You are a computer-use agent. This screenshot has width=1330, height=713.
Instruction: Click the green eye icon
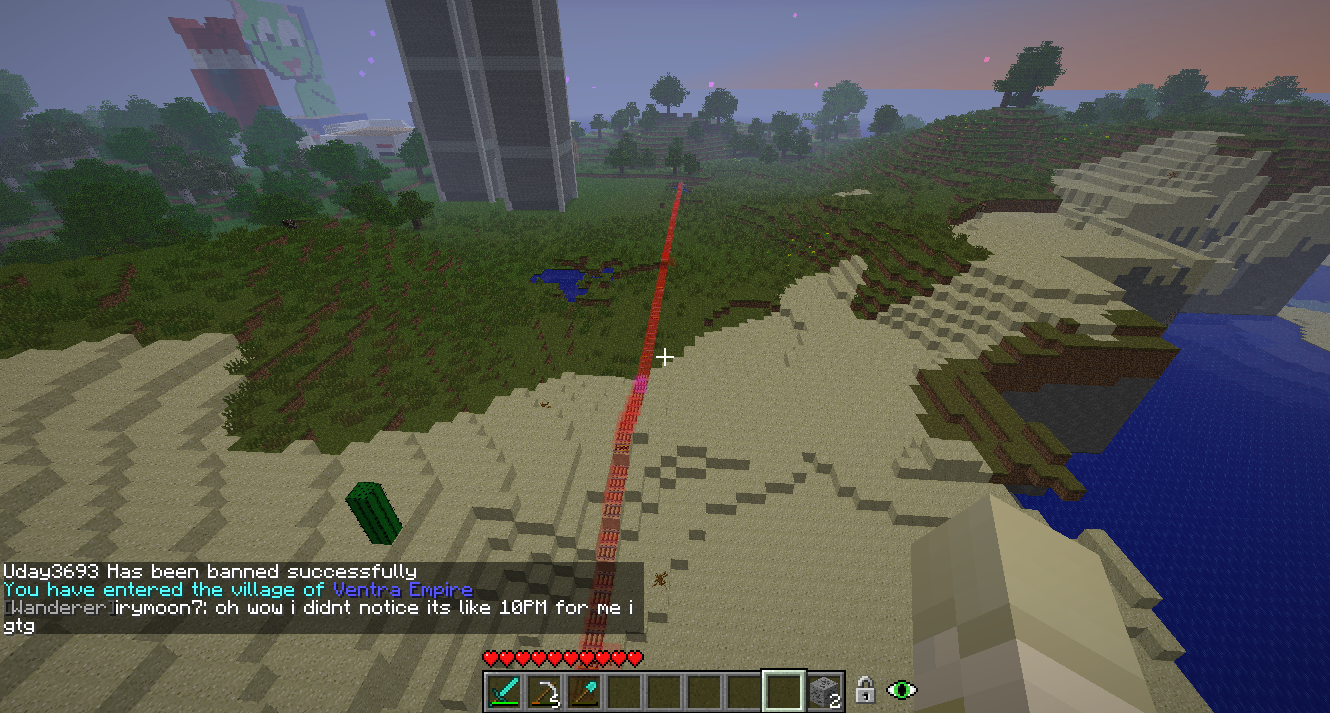(902, 690)
